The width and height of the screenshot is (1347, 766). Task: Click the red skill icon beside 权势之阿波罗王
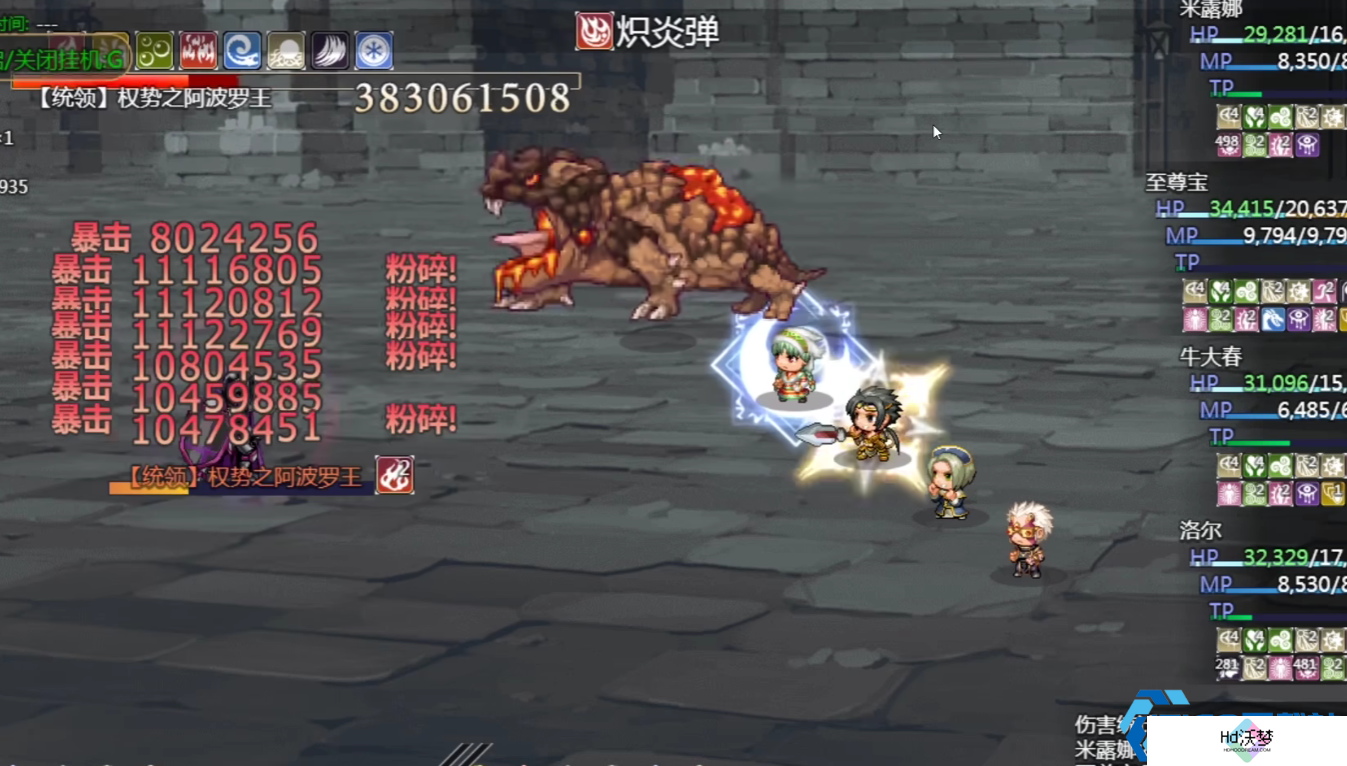coord(395,475)
